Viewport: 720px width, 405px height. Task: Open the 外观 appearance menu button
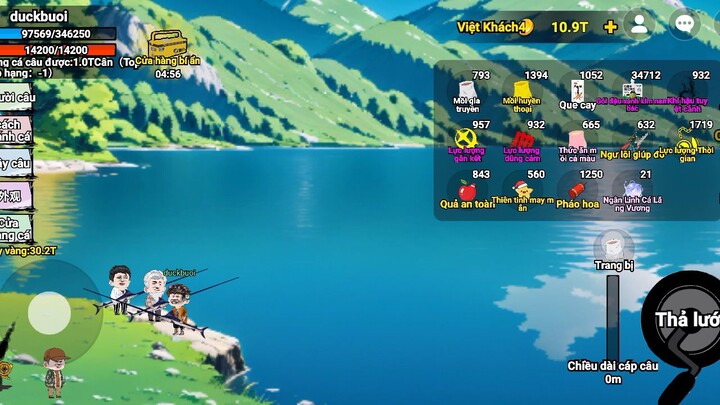(14, 196)
